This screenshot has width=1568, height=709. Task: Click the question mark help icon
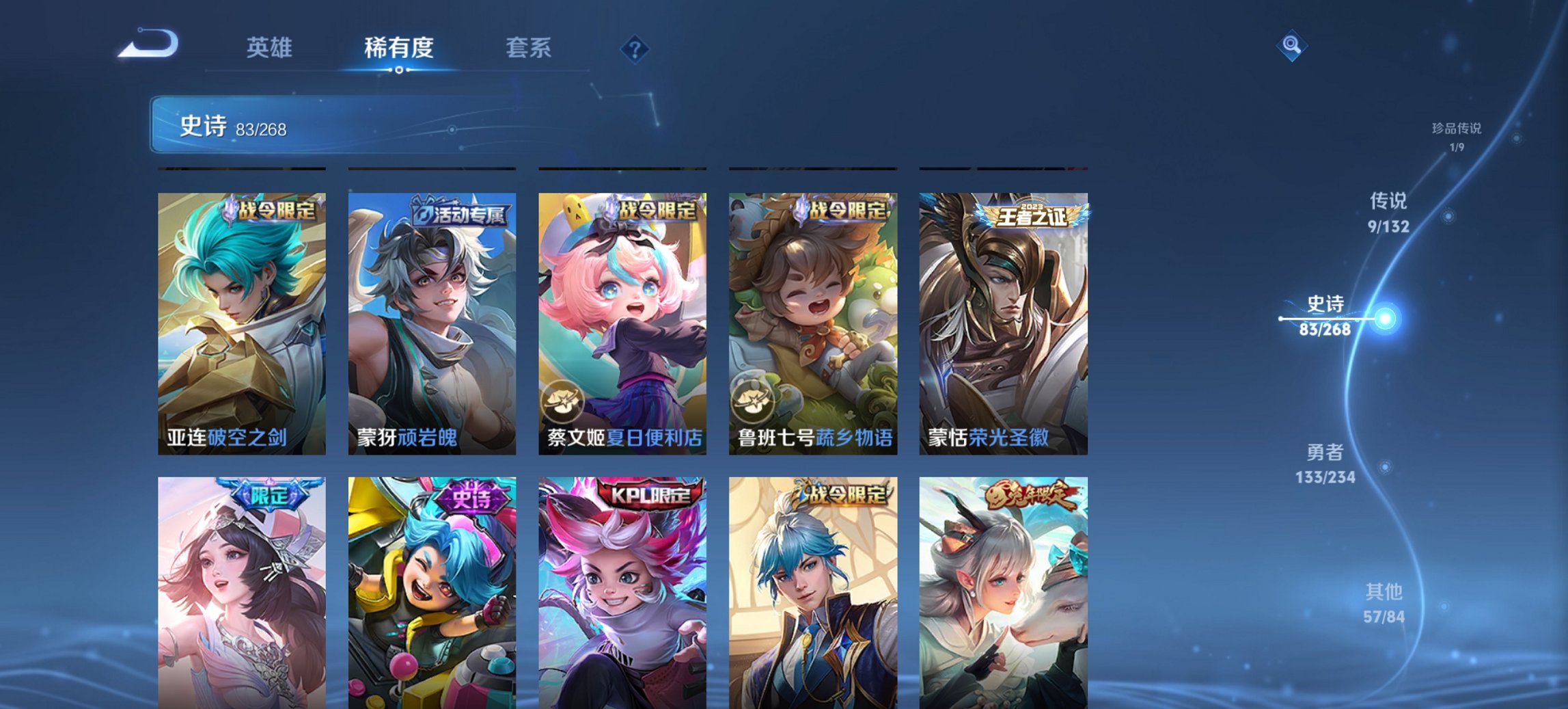pos(634,48)
